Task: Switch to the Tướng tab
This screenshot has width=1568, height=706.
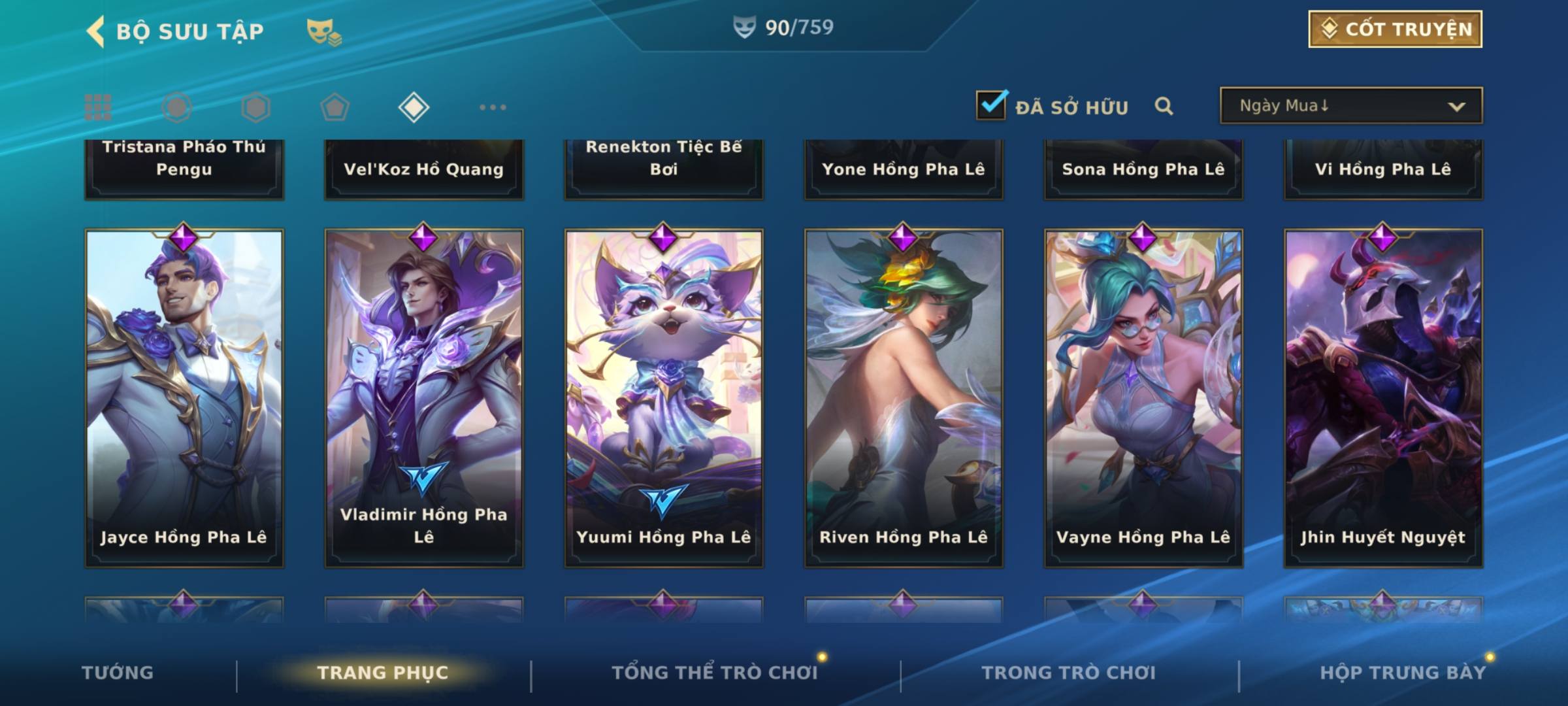Action: 118,673
